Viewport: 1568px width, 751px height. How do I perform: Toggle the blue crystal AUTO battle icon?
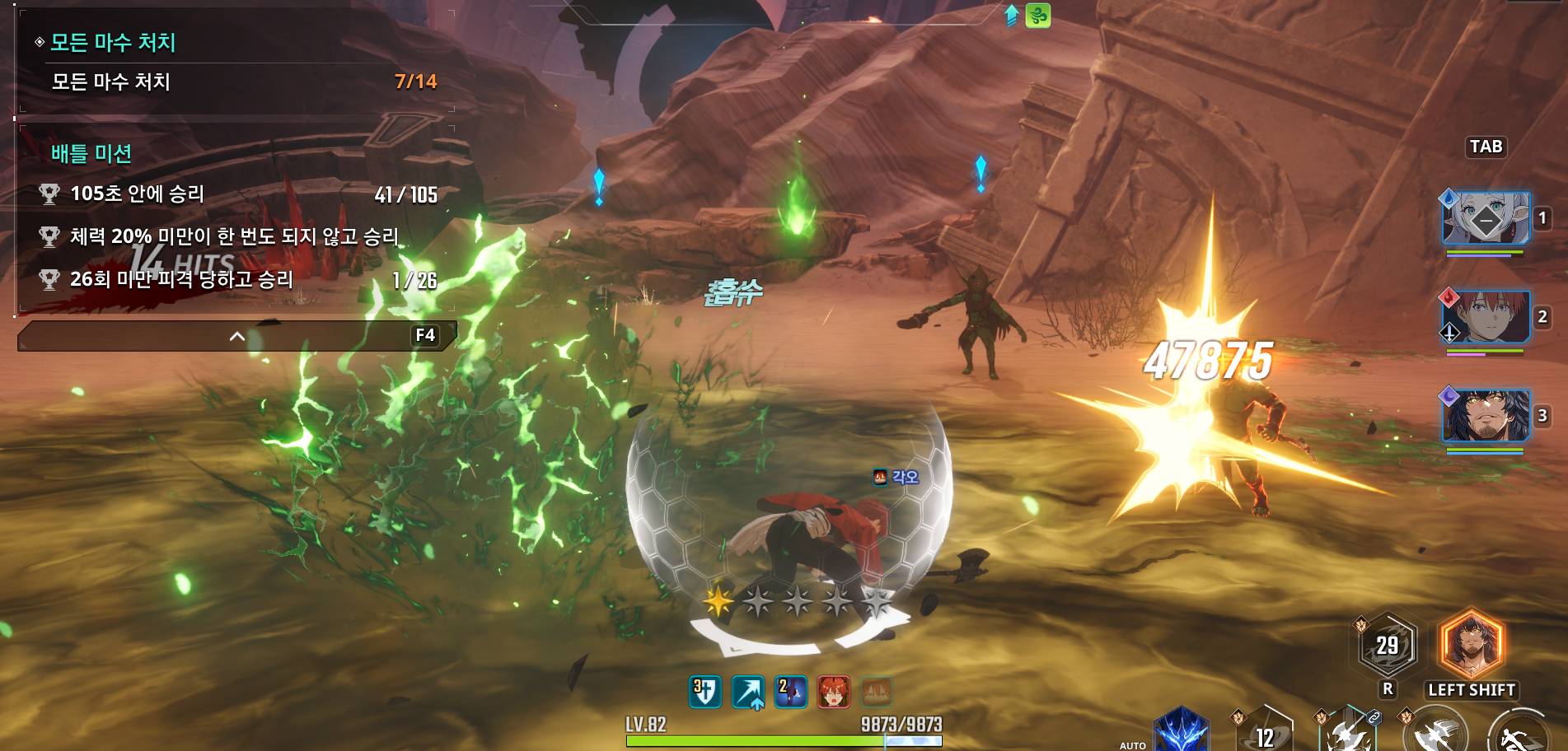1182,731
